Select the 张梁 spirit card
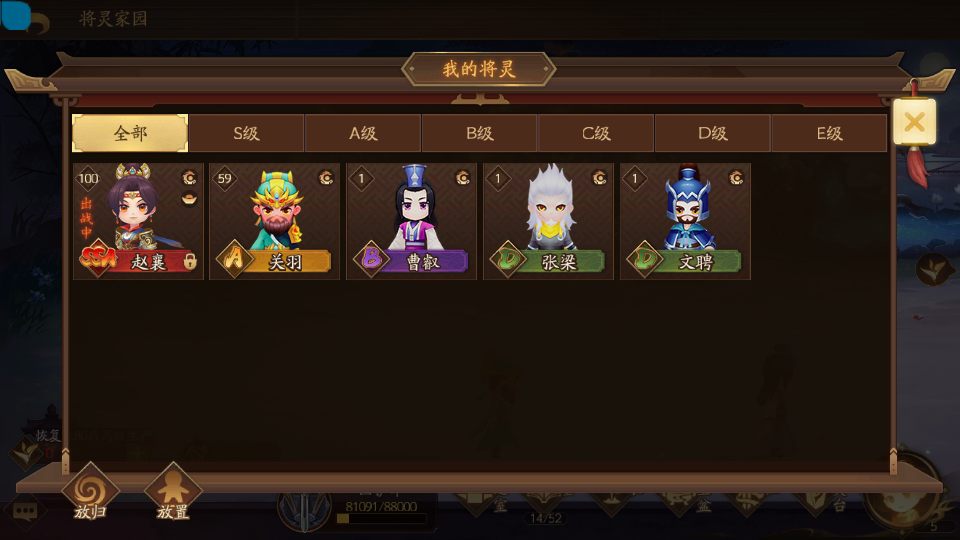Viewport: 960px width, 540px height. 548,221
